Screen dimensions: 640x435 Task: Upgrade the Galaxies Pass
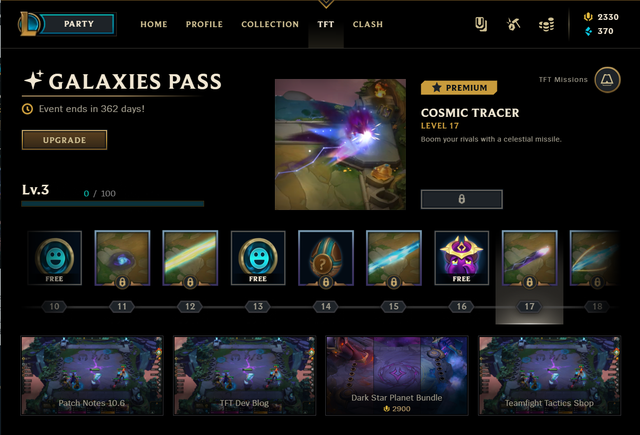(x=64, y=140)
